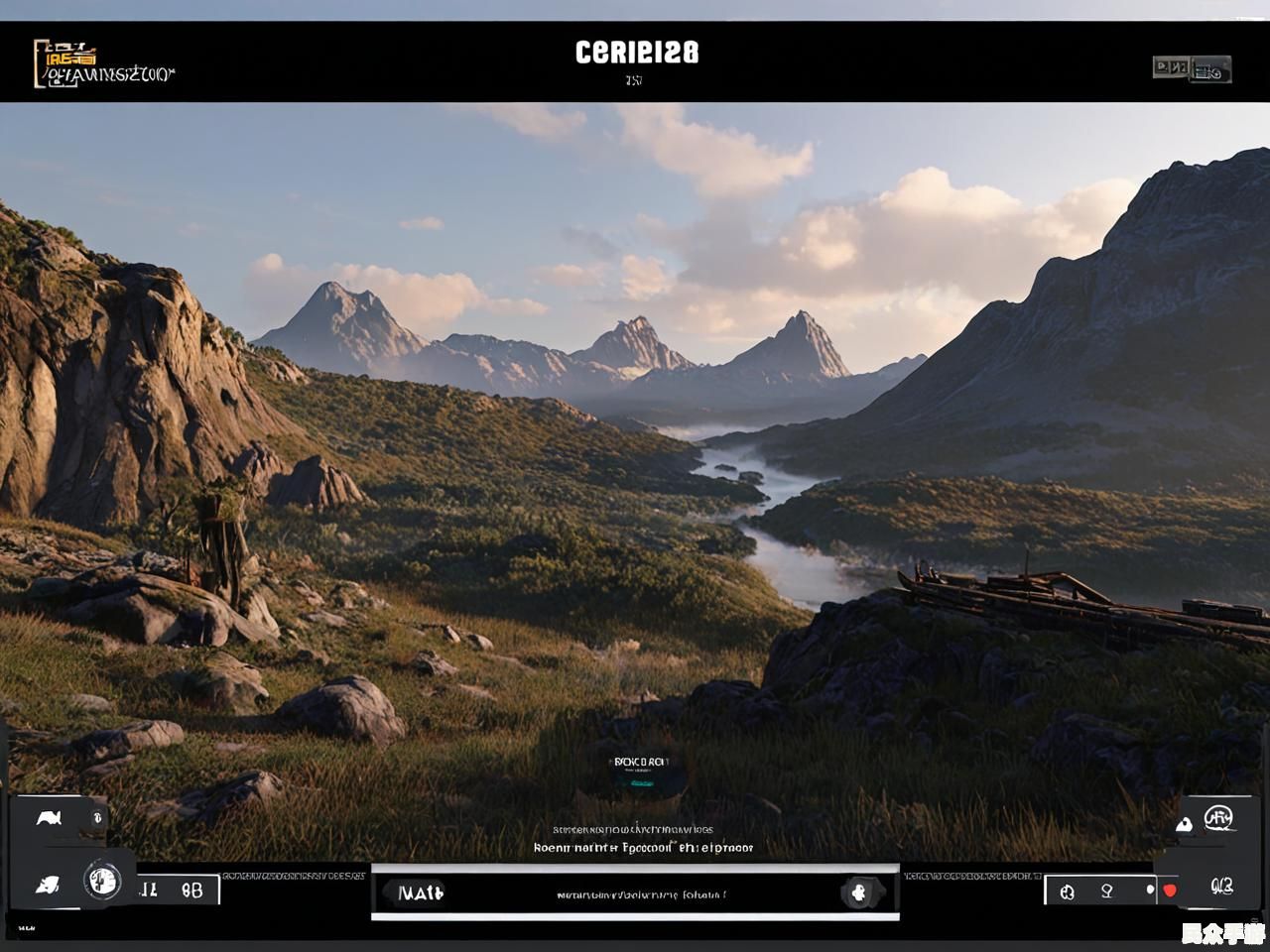
Task: Select the goblet-shaped icon in the right strip
Action: [1106, 892]
